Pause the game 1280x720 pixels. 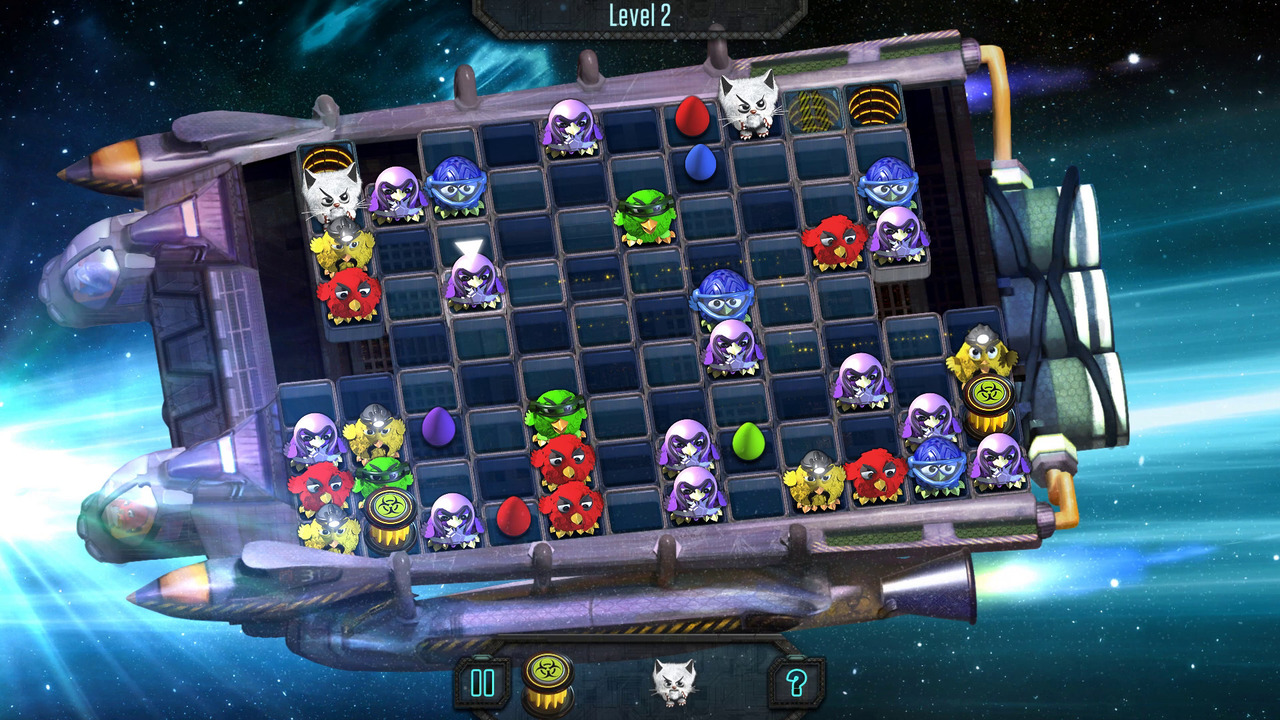(x=482, y=684)
